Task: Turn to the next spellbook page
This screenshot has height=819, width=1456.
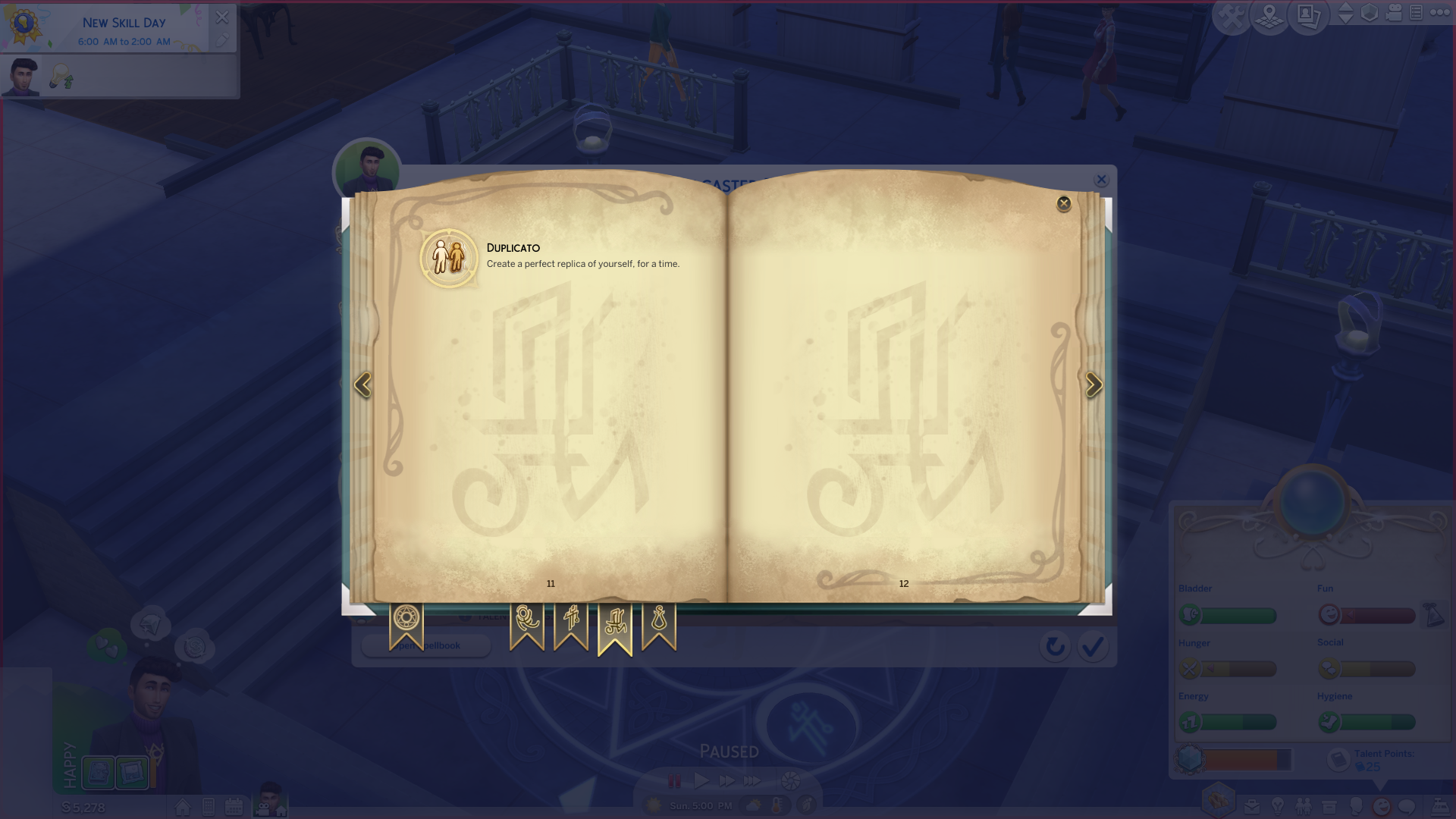Action: 1094,385
